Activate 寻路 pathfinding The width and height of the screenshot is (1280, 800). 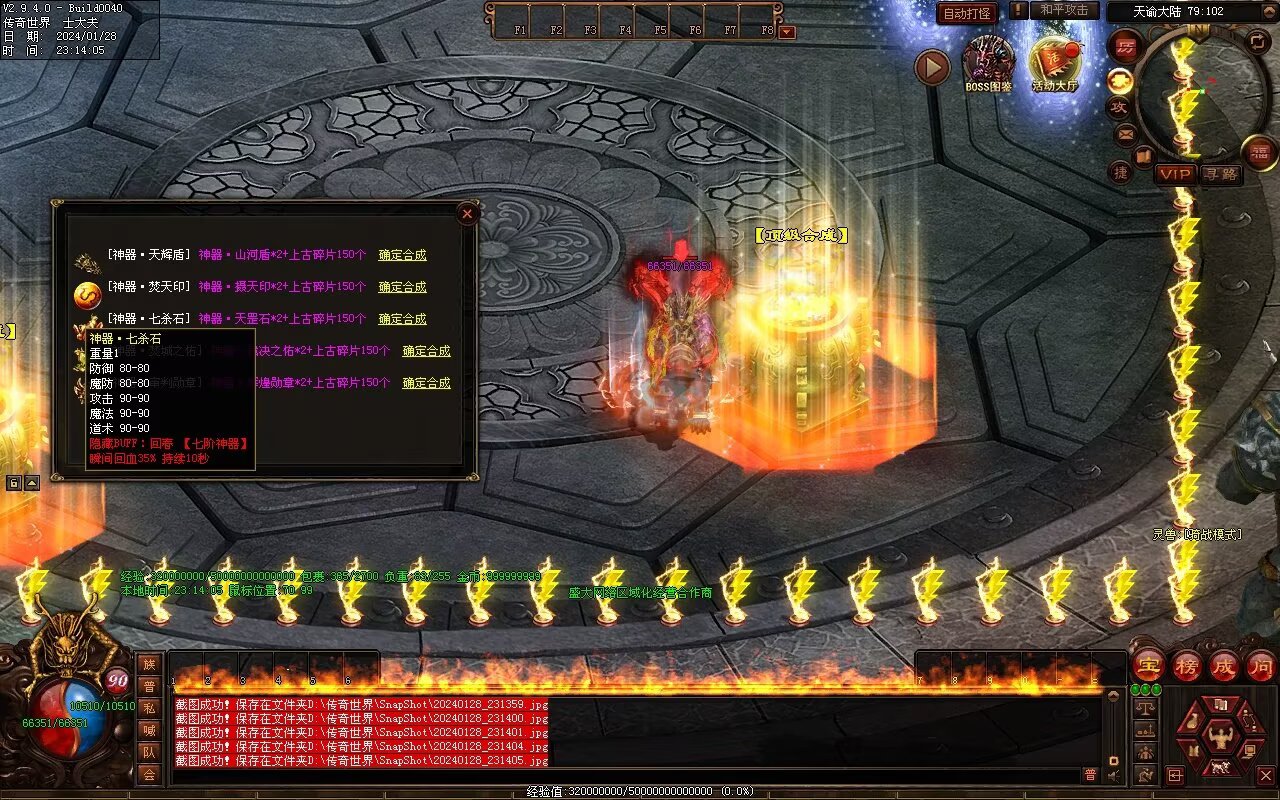coord(1221,174)
